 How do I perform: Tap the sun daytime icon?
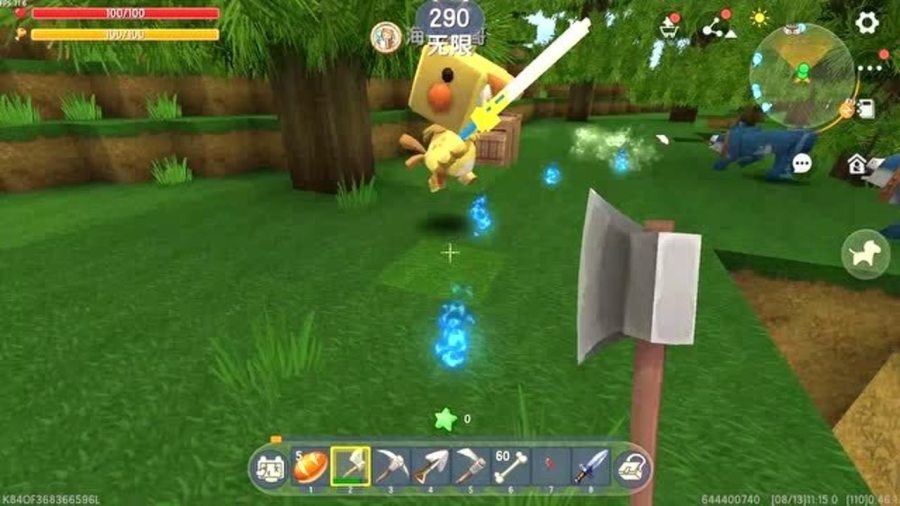[x=760, y=18]
